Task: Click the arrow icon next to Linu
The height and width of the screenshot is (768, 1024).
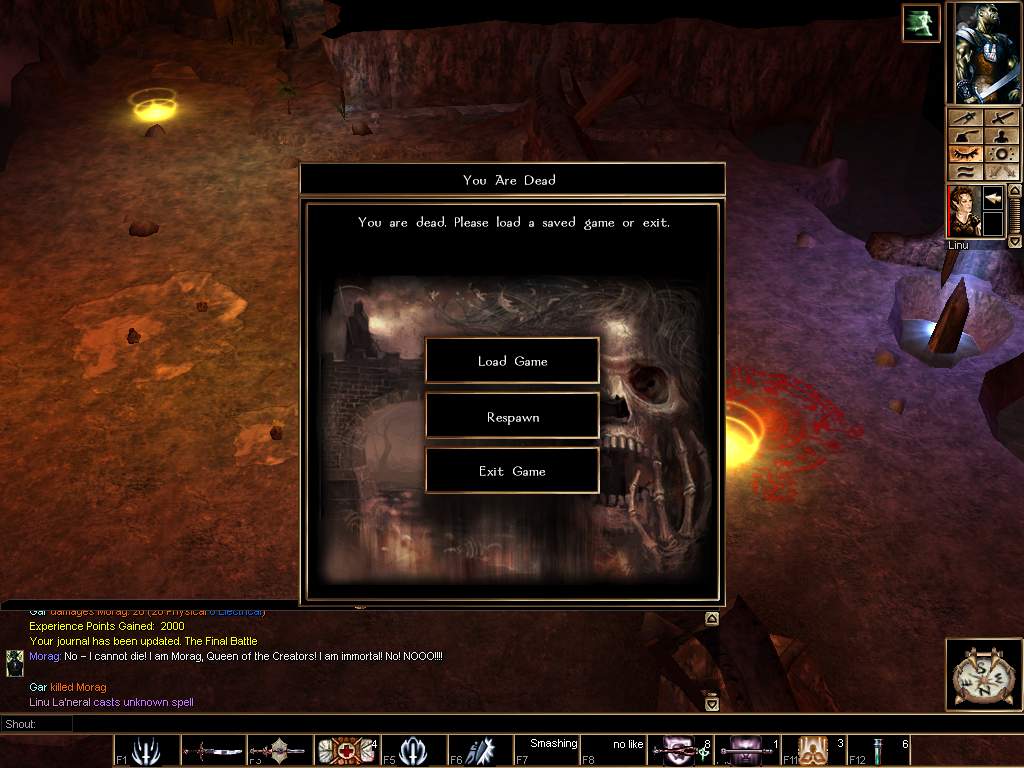Action: pyautogui.click(x=993, y=197)
